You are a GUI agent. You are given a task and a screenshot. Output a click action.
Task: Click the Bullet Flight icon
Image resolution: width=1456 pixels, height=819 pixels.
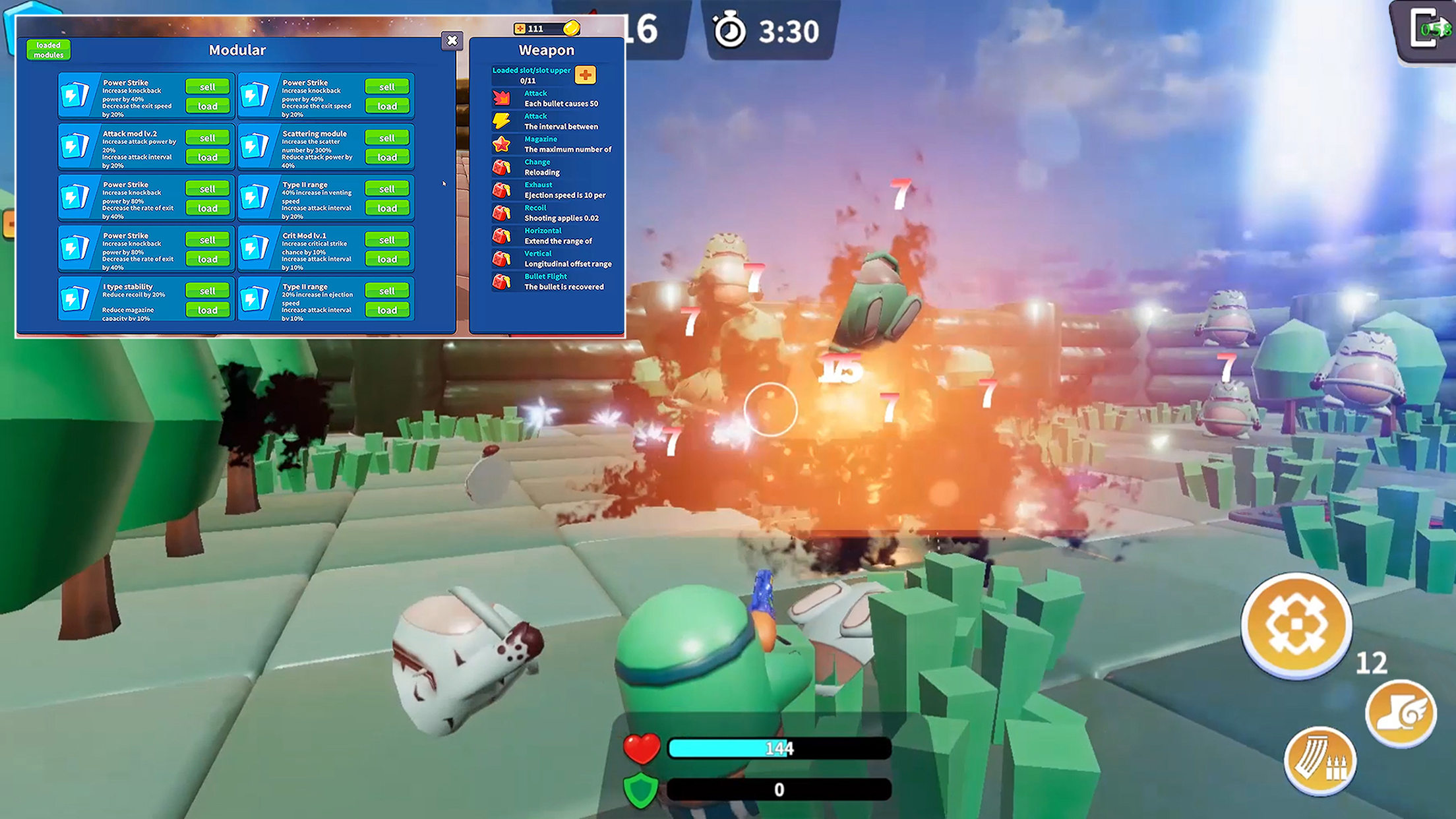pyautogui.click(x=502, y=281)
